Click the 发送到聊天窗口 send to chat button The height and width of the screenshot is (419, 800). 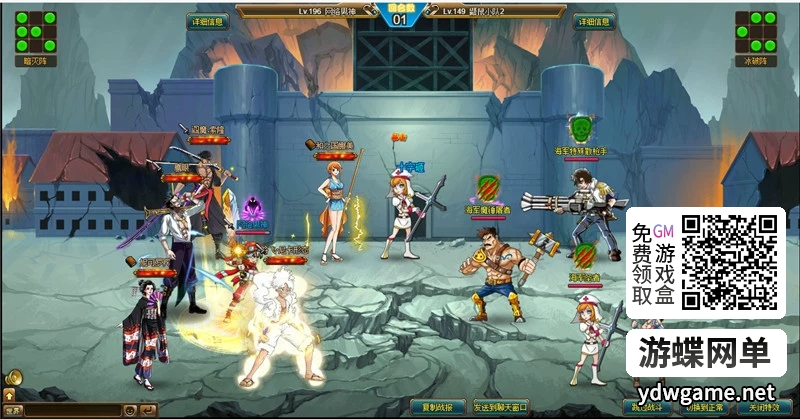pos(499,408)
